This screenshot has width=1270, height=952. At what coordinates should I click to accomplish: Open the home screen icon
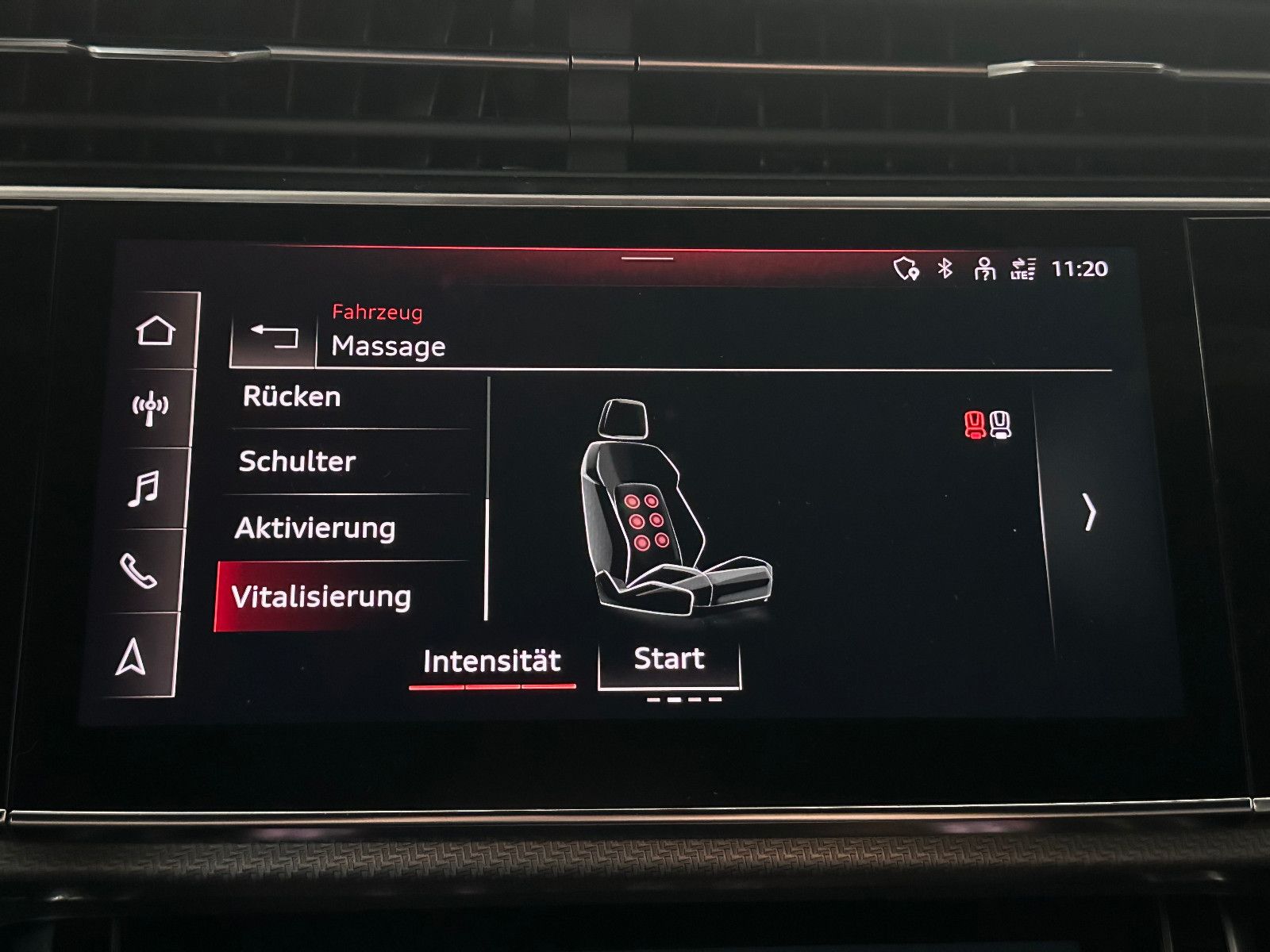click(155, 330)
